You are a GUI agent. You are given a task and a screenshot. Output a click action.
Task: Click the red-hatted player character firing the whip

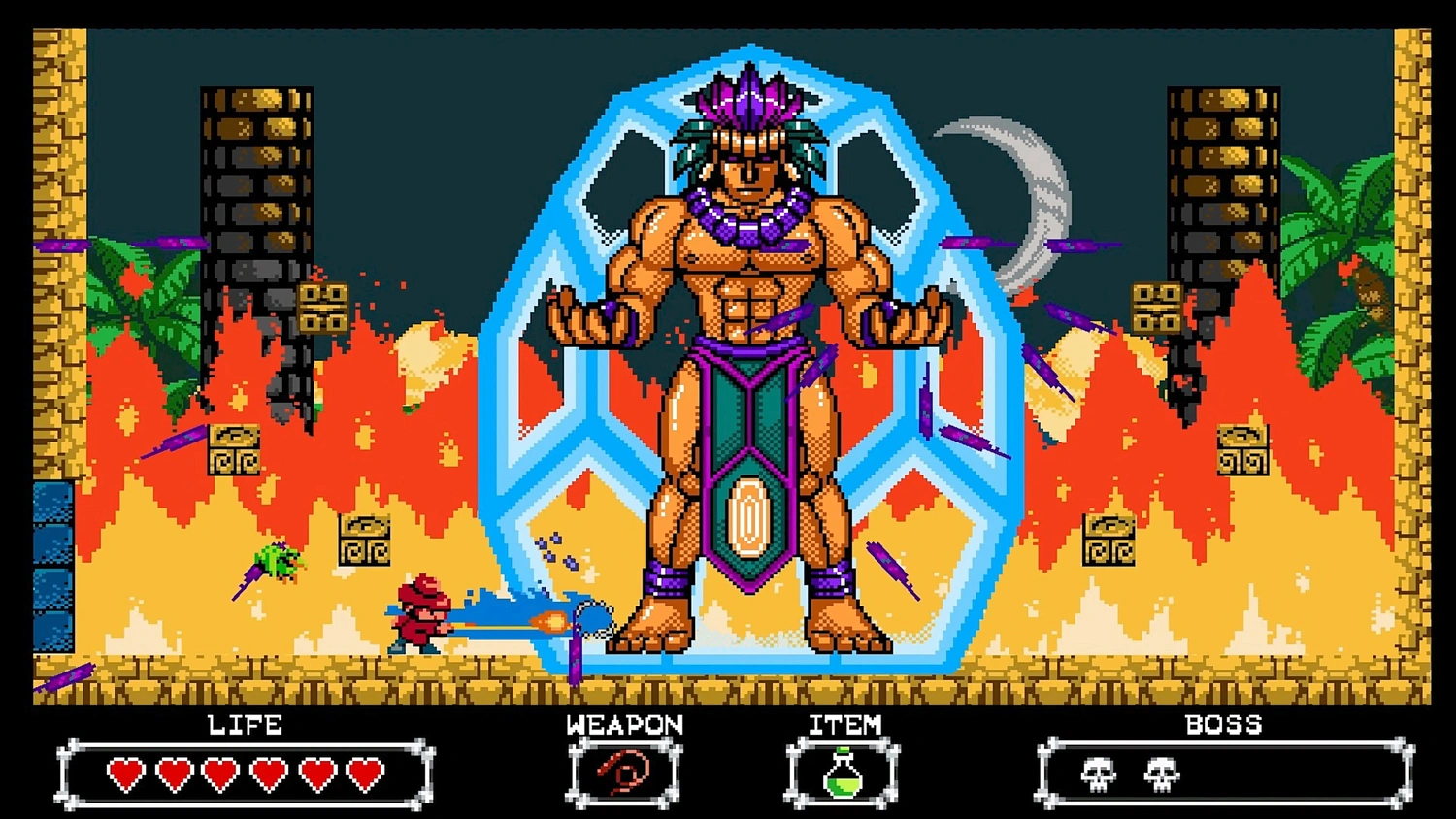click(419, 616)
